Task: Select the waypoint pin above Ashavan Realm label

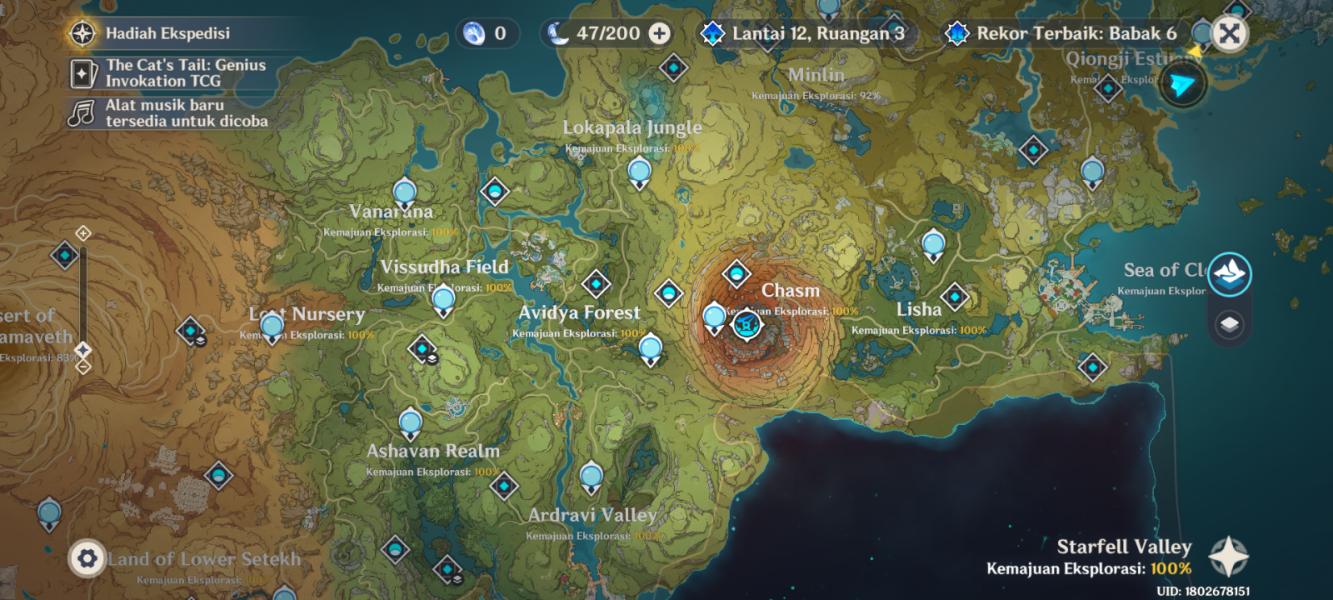Action: click(x=410, y=422)
